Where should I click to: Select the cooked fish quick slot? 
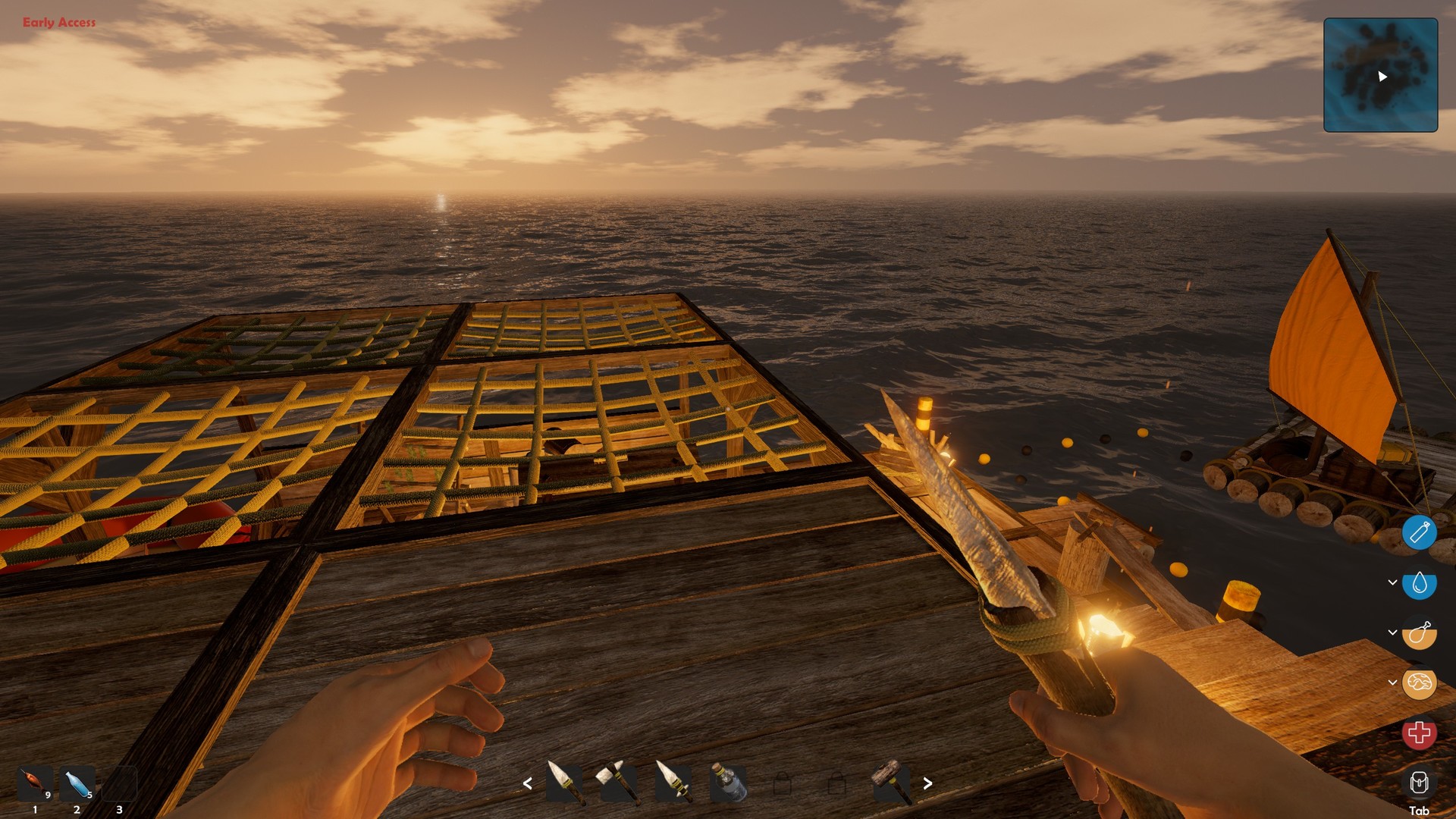coord(35,784)
